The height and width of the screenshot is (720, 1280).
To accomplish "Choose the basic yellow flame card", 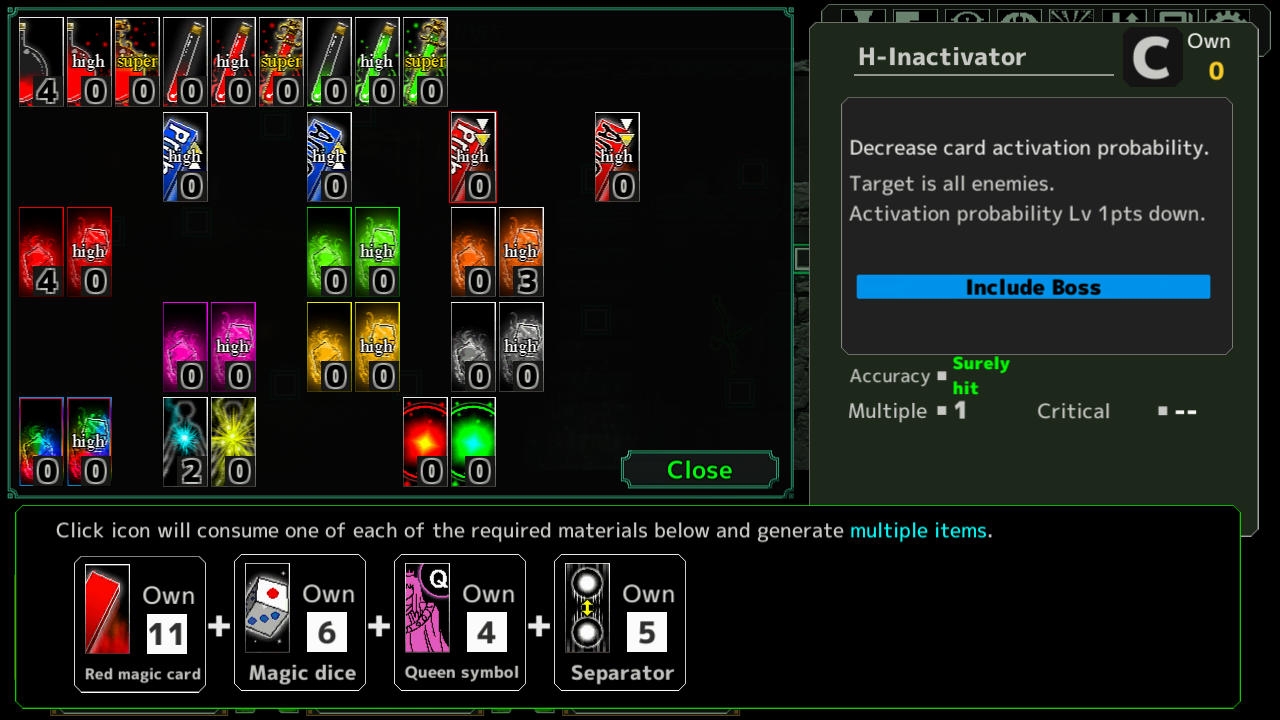I will (x=329, y=347).
